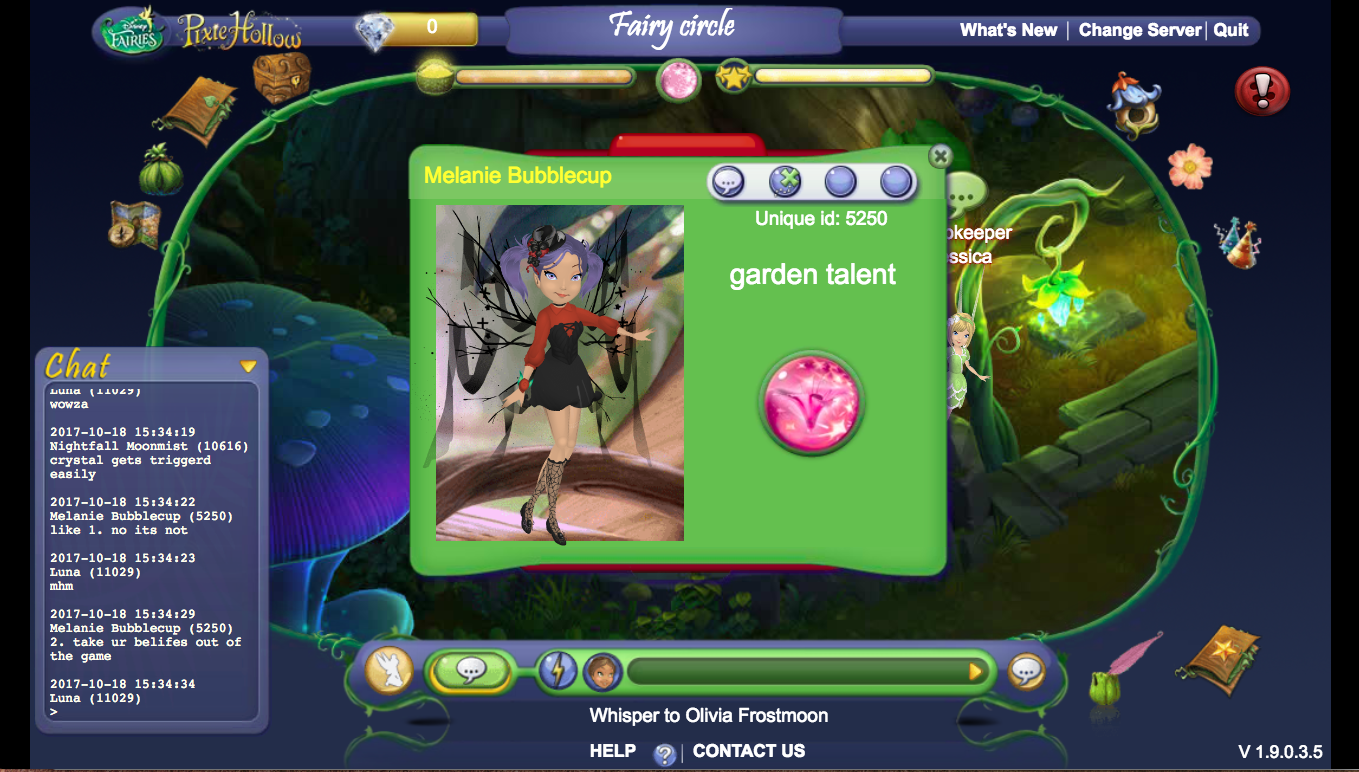Viewport: 1359px width, 772px height.
Task: Click the party hats icon
Action: coord(1238,242)
